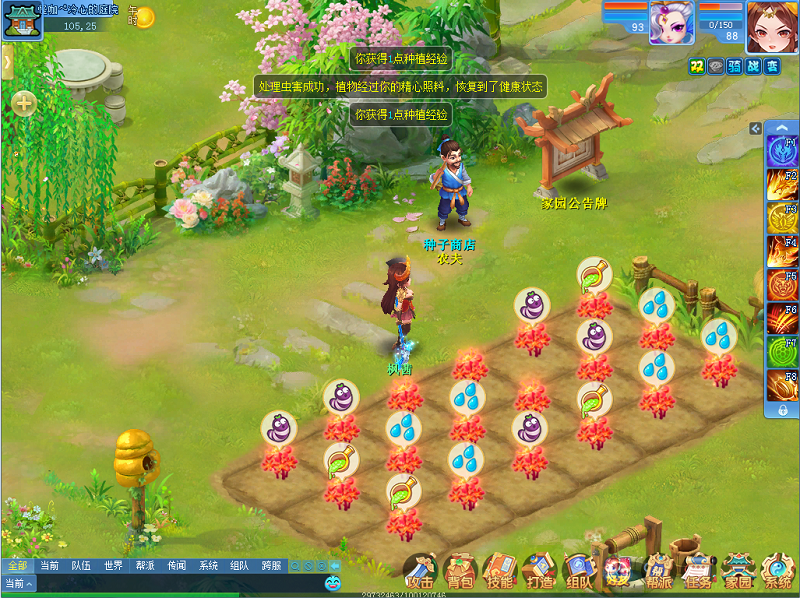800x598 pixels.
Task: Open the 好友 friends list
Action: pyautogui.click(x=618, y=572)
